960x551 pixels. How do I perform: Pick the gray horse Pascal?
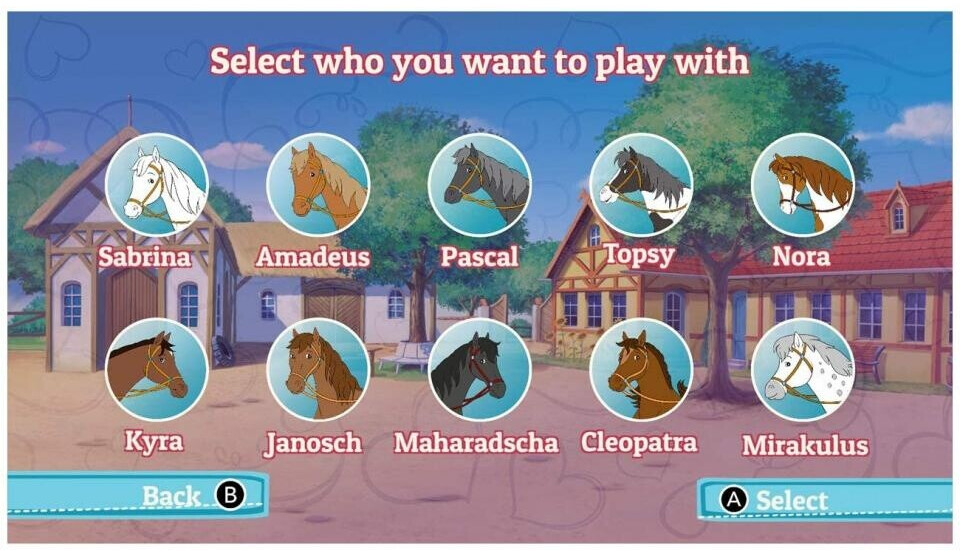tap(479, 185)
